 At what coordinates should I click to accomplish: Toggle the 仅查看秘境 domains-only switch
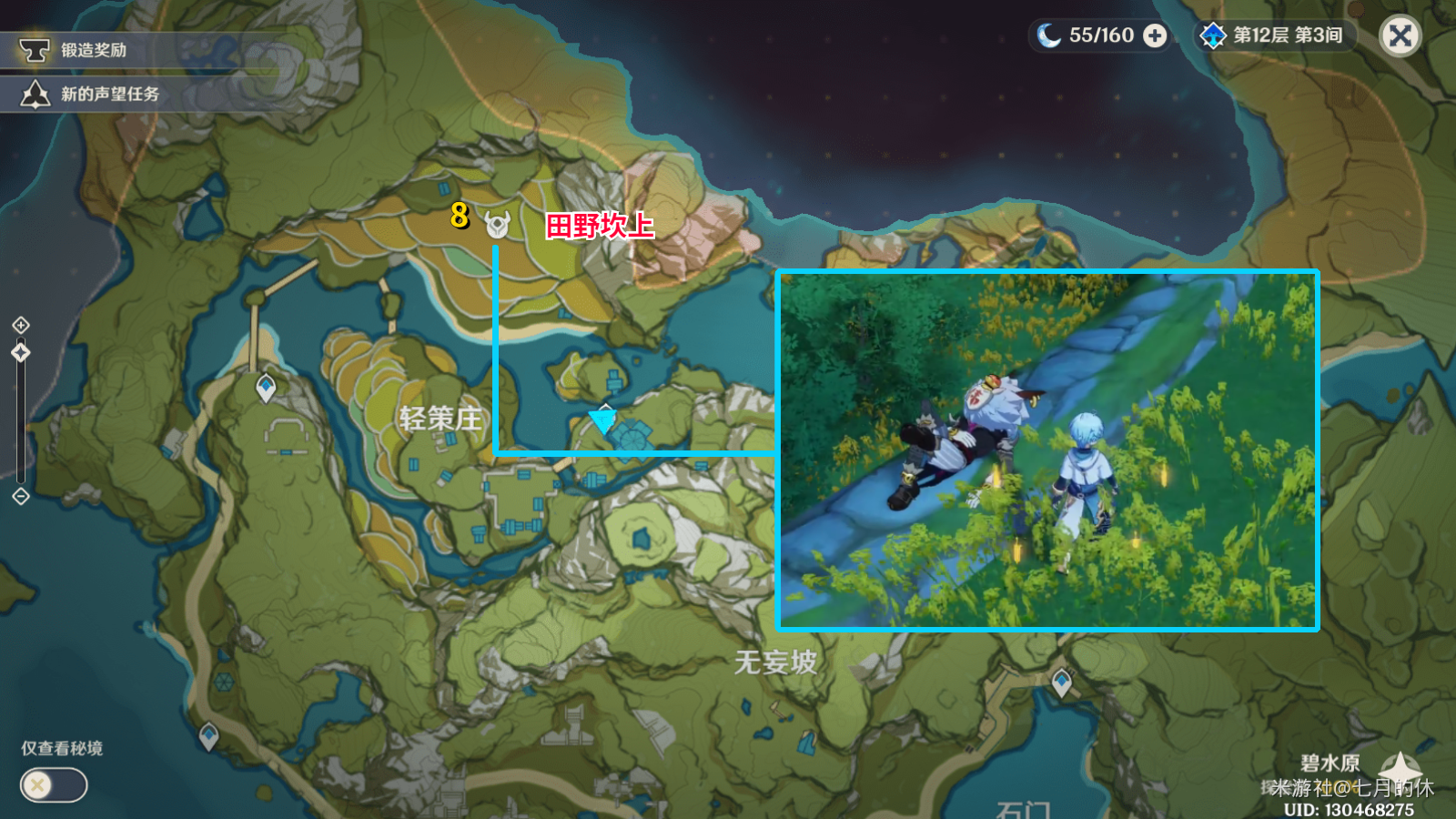point(54,784)
